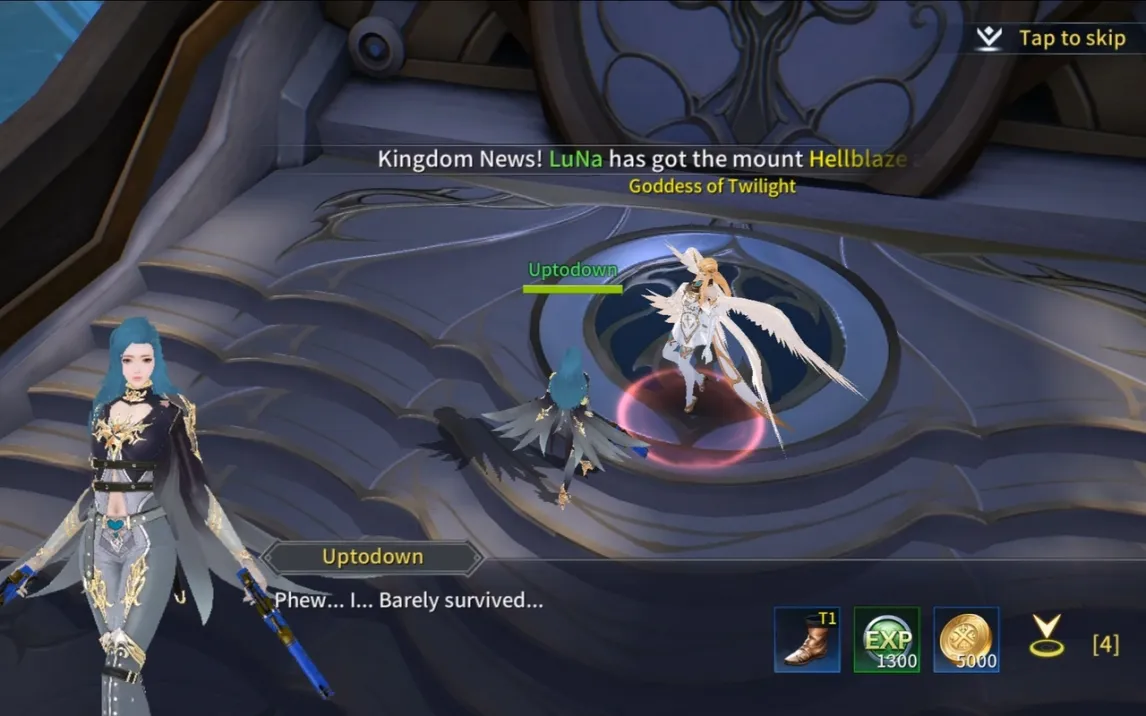Open LuNa's name in Kingdom News

click(x=576, y=158)
